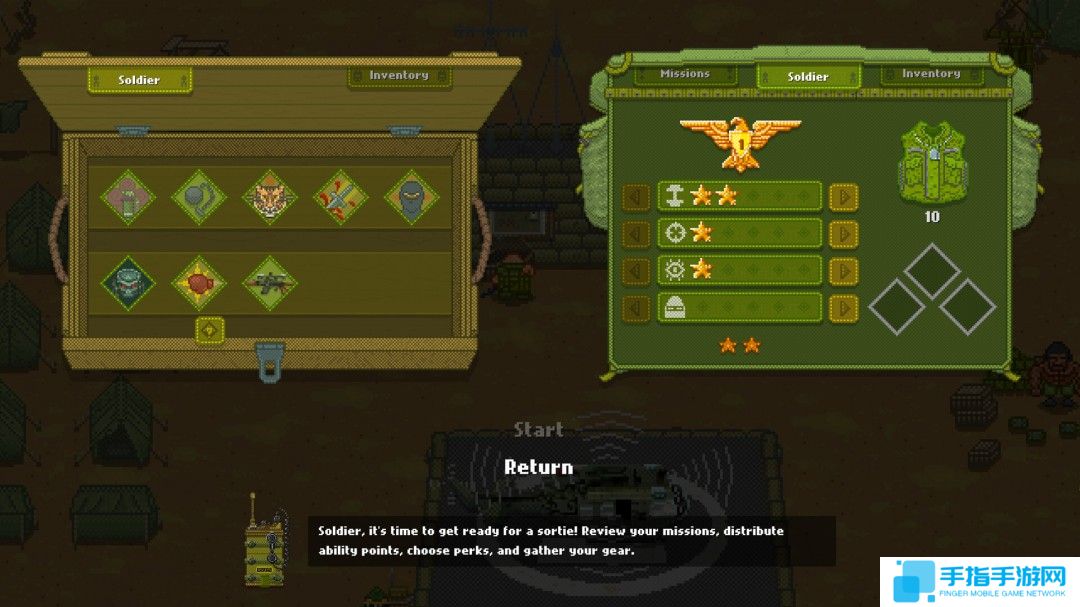This screenshot has height=607, width=1080.
Task: Open the Missions tab
Action: coord(685,74)
